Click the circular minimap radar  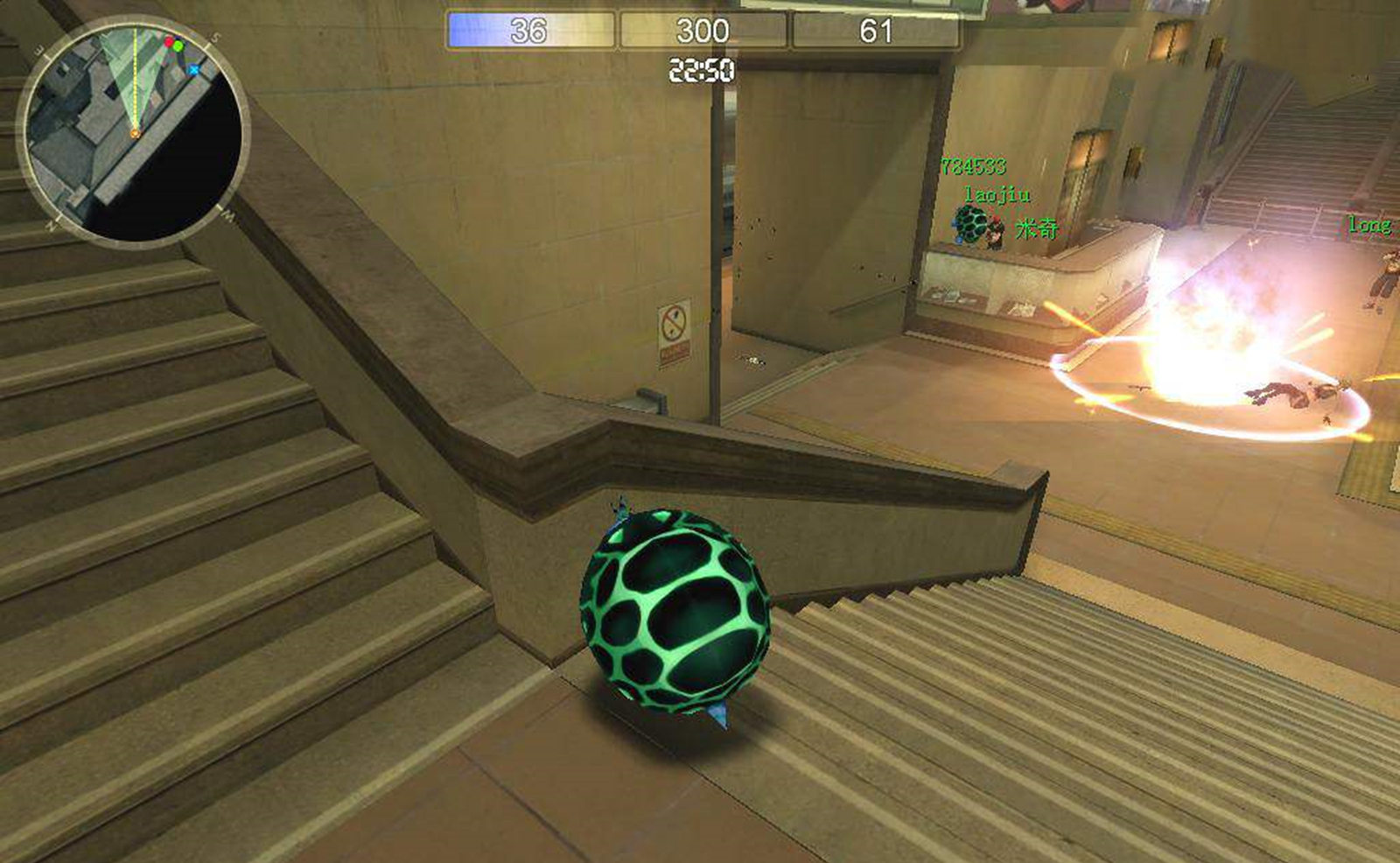coord(133,133)
